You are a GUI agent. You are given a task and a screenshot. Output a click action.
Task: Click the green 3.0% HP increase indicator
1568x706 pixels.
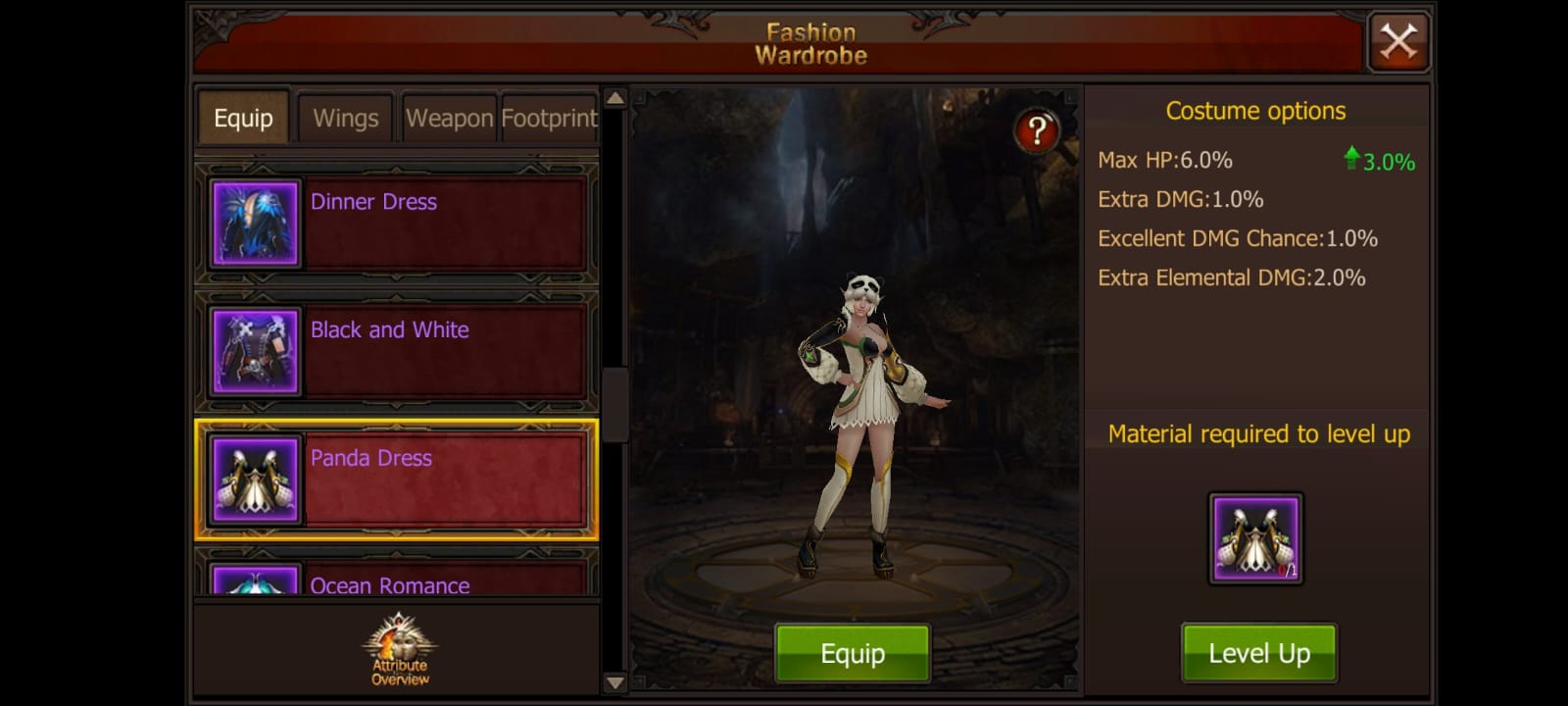(x=1381, y=157)
